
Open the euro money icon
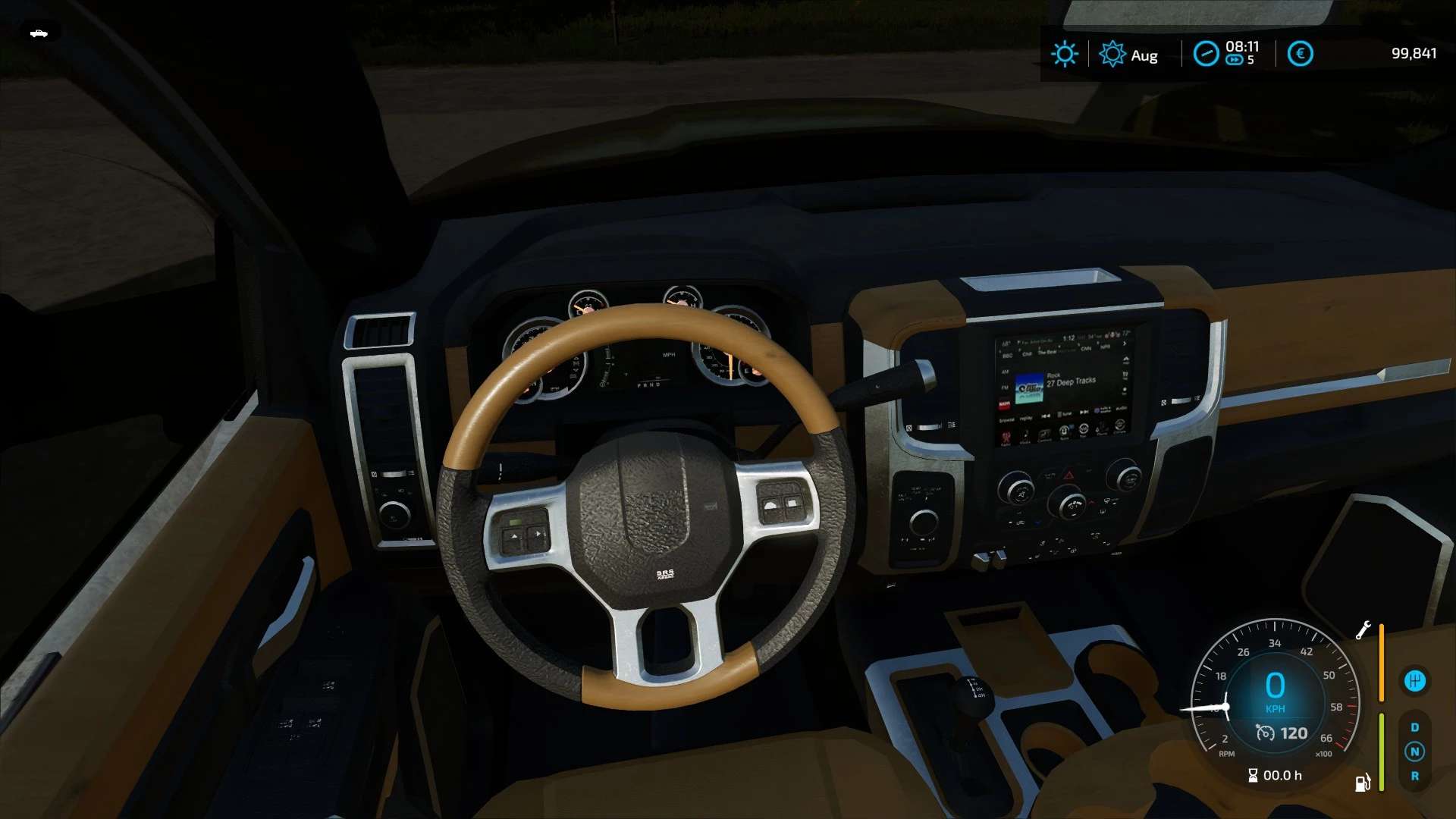click(x=1300, y=54)
